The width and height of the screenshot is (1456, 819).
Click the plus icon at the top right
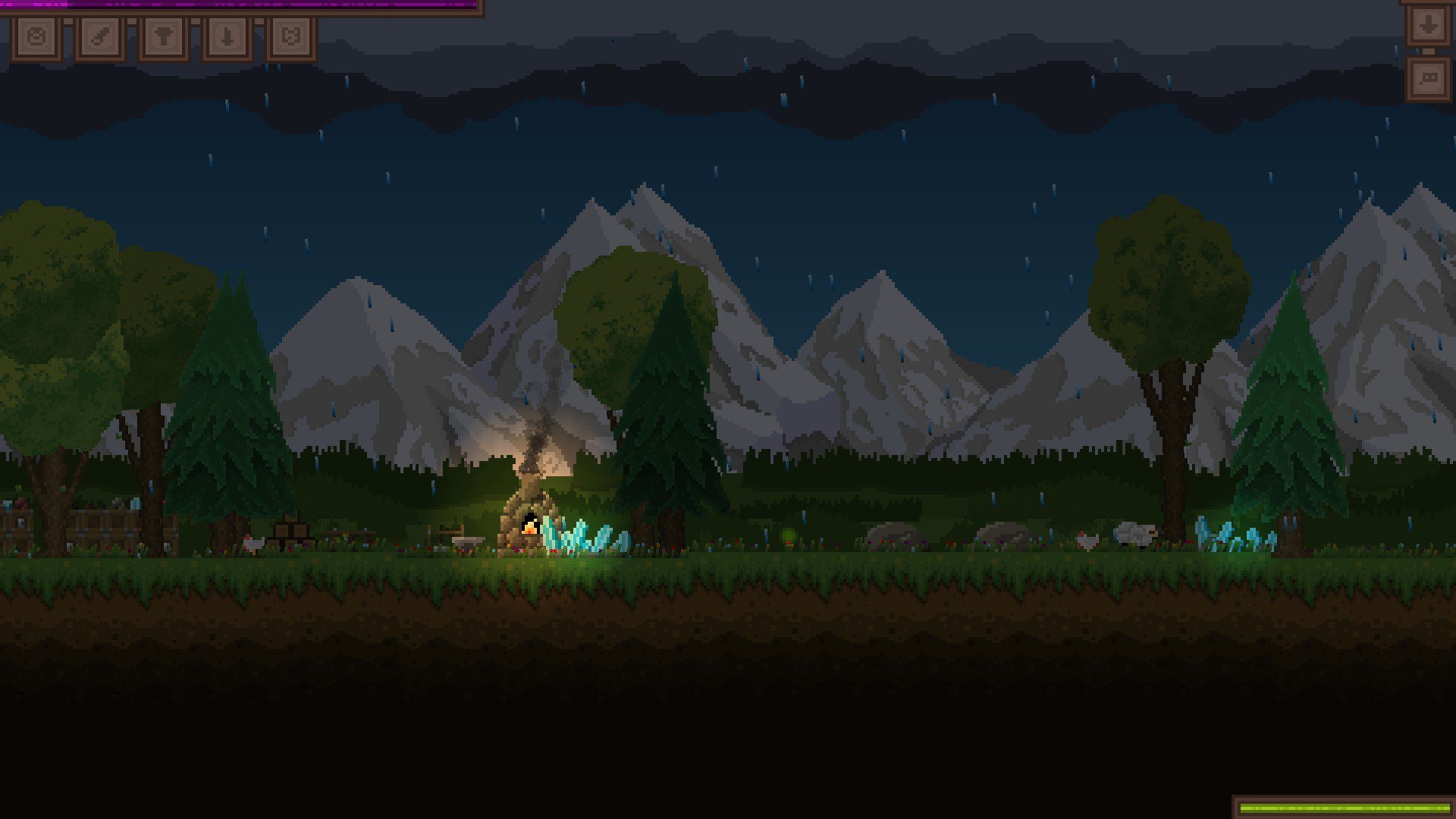(1429, 25)
